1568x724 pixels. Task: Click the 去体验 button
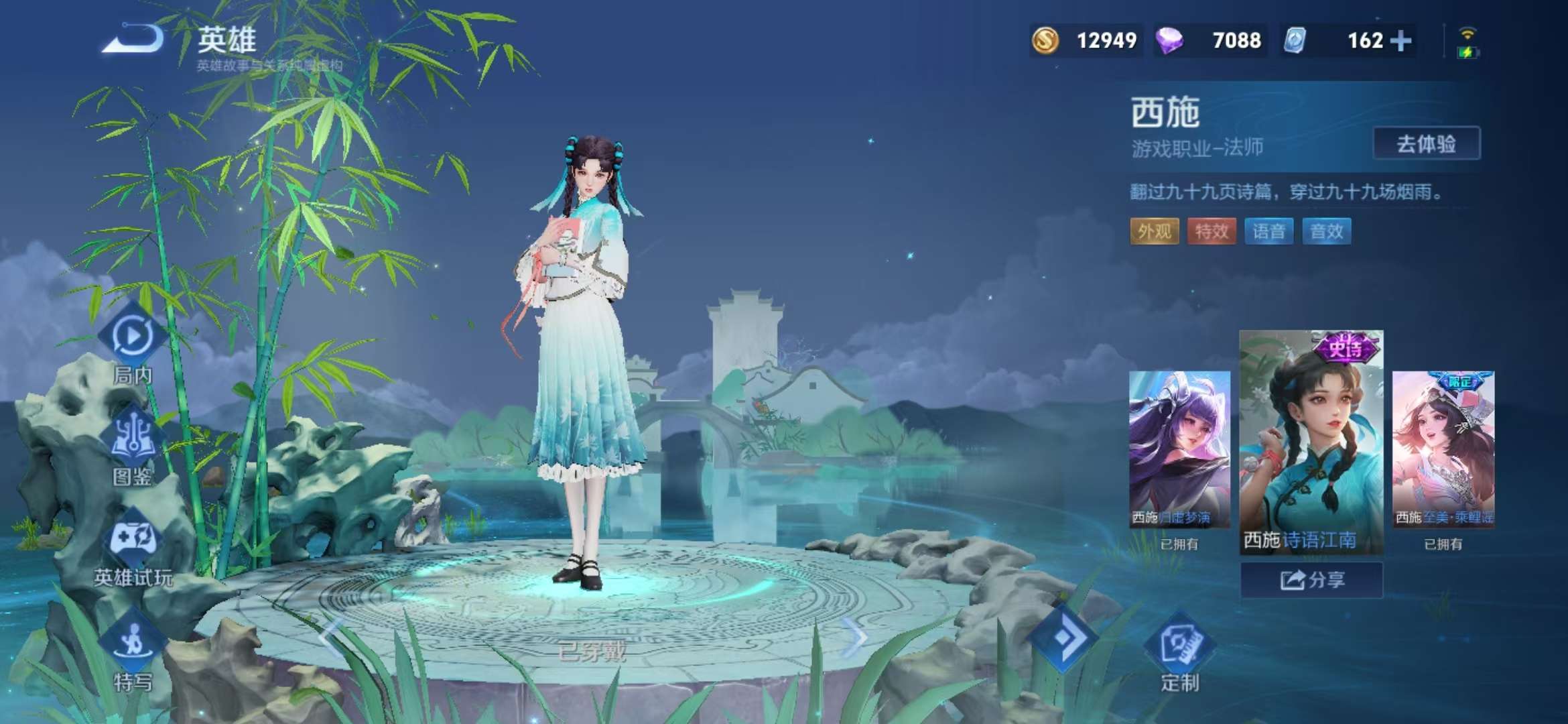[x=1426, y=143]
